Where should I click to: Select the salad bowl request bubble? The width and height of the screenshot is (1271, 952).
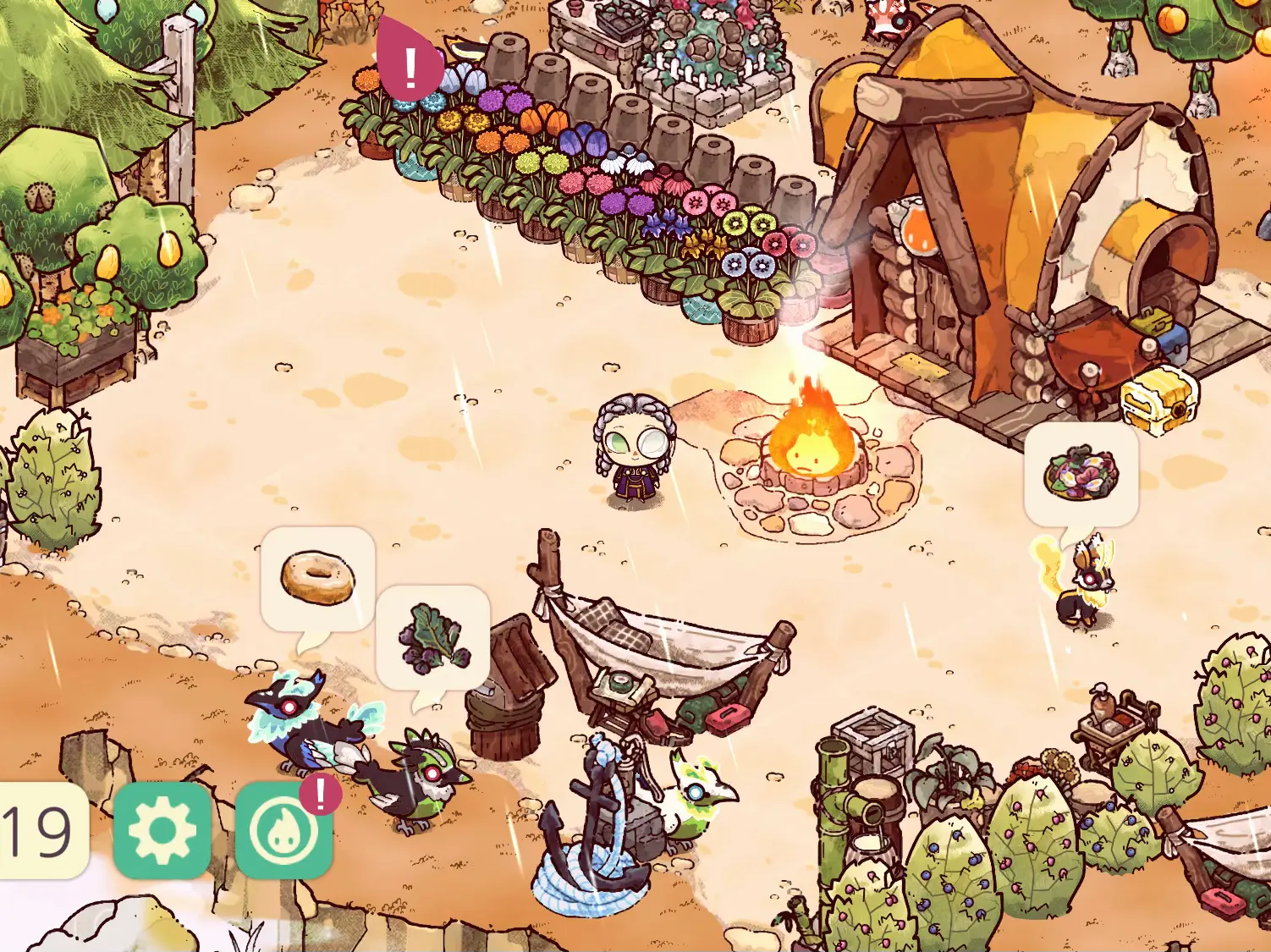pos(1081,474)
